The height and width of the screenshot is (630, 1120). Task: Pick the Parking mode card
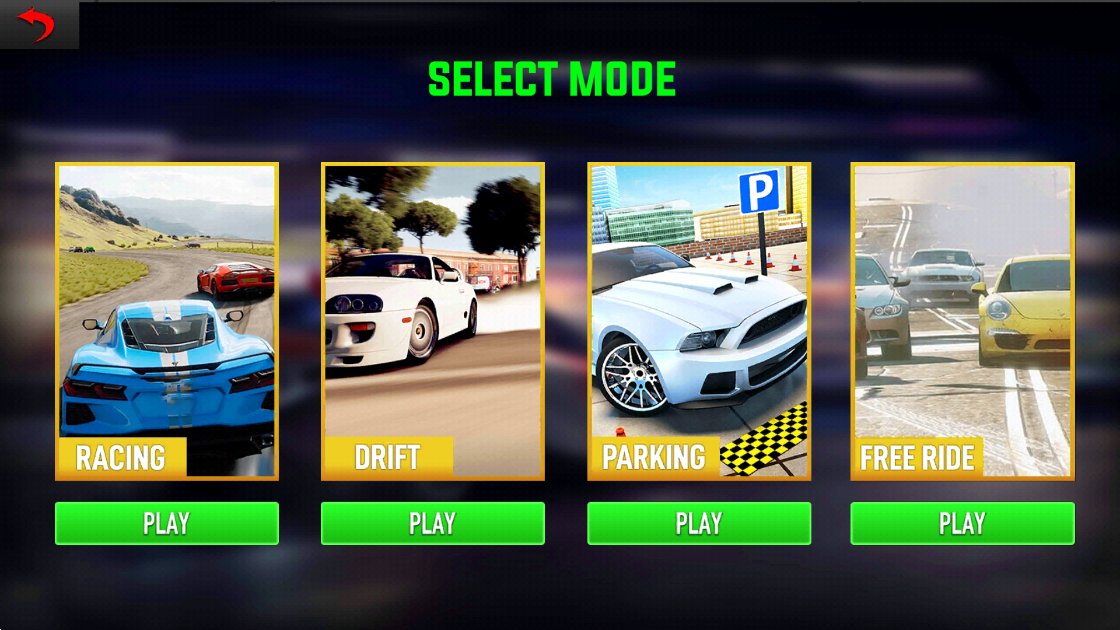point(699,321)
